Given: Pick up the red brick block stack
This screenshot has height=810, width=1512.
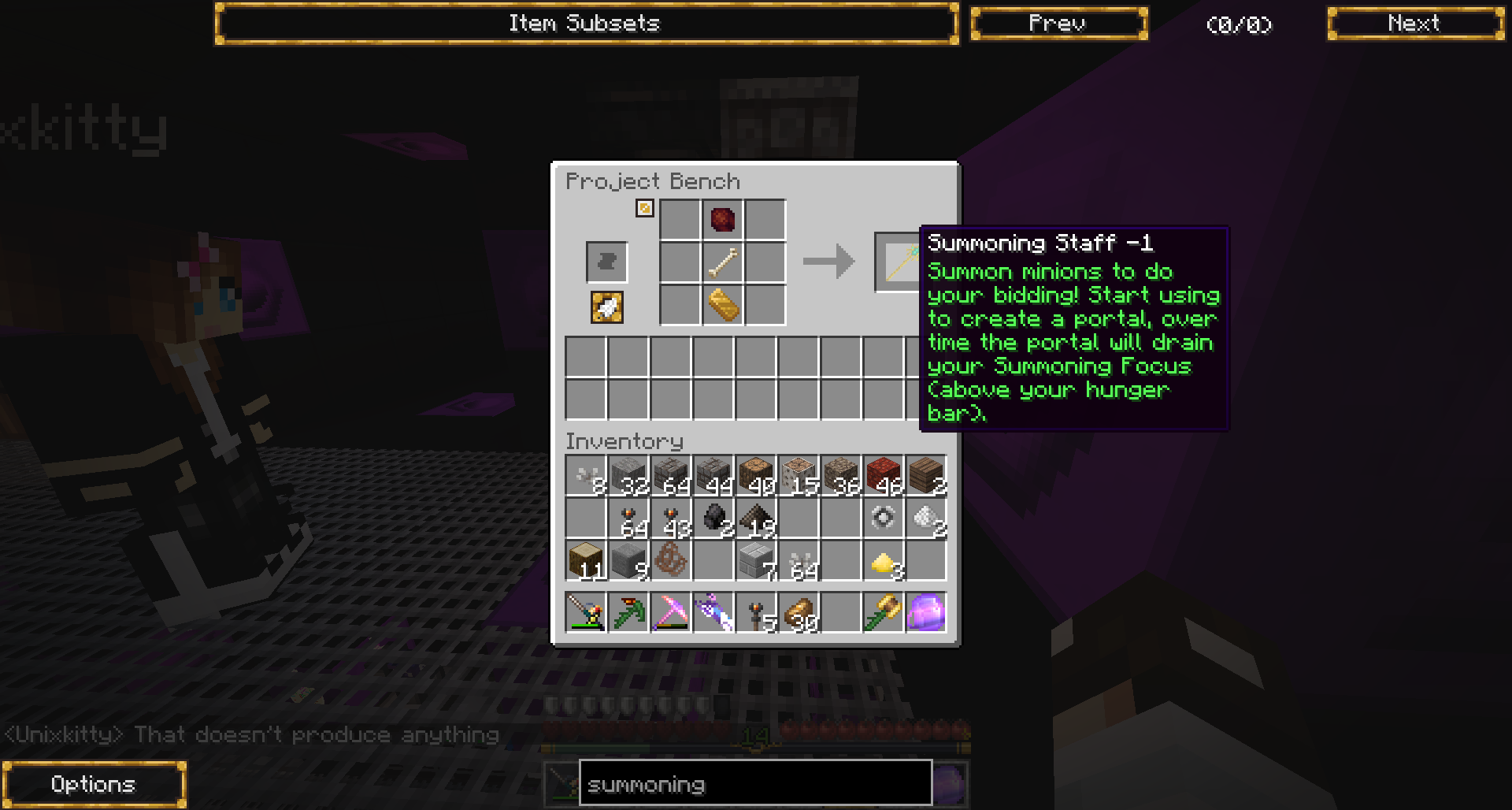Looking at the screenshot, I should tap(884, 476).
